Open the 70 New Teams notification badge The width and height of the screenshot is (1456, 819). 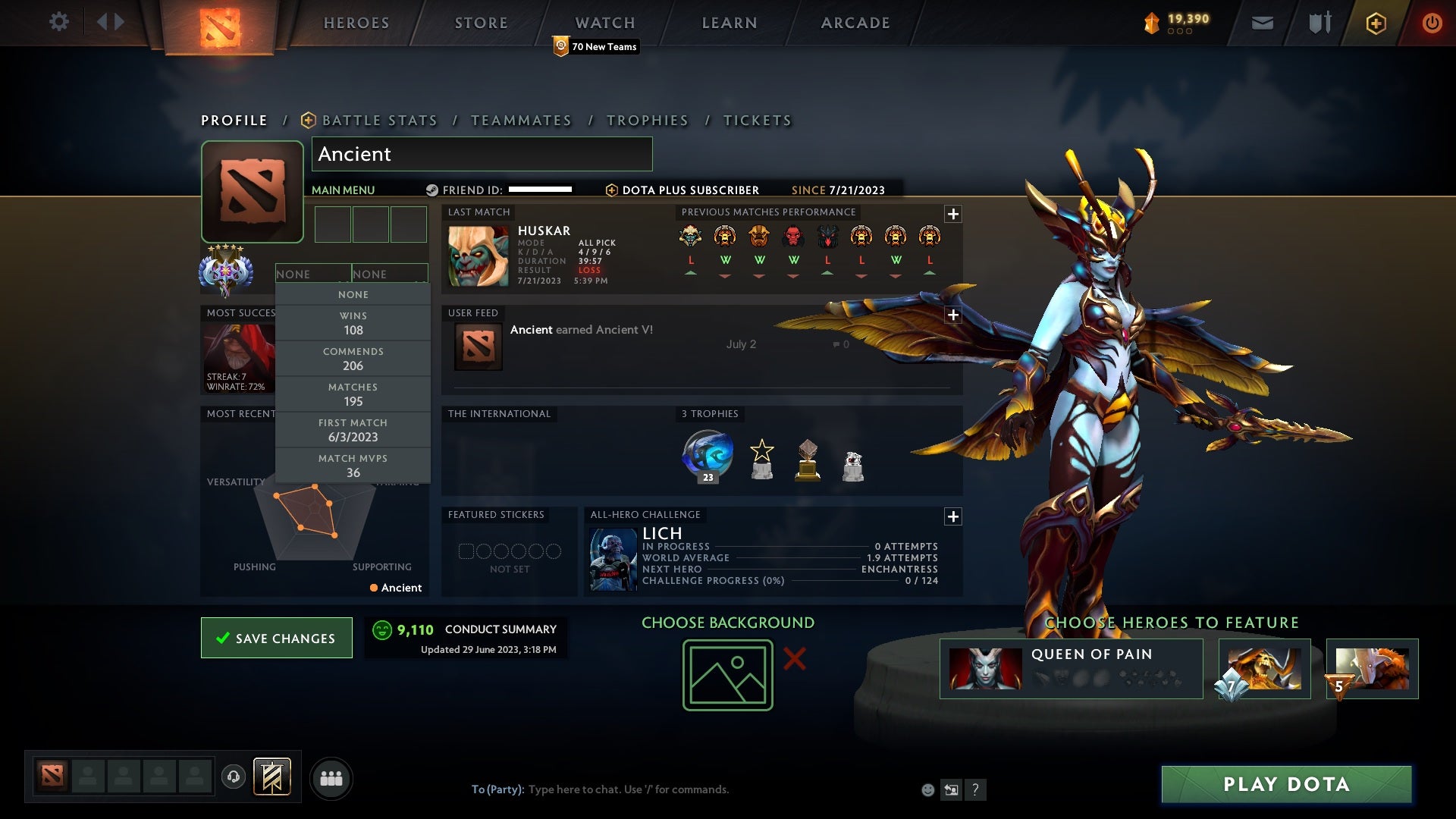click(595, 46)
